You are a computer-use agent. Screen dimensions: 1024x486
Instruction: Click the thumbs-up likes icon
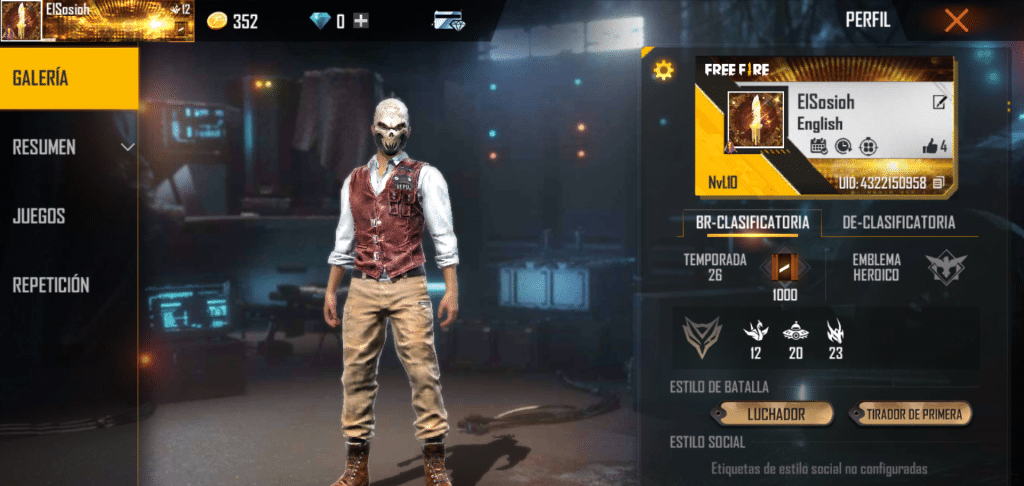(930, 147)
